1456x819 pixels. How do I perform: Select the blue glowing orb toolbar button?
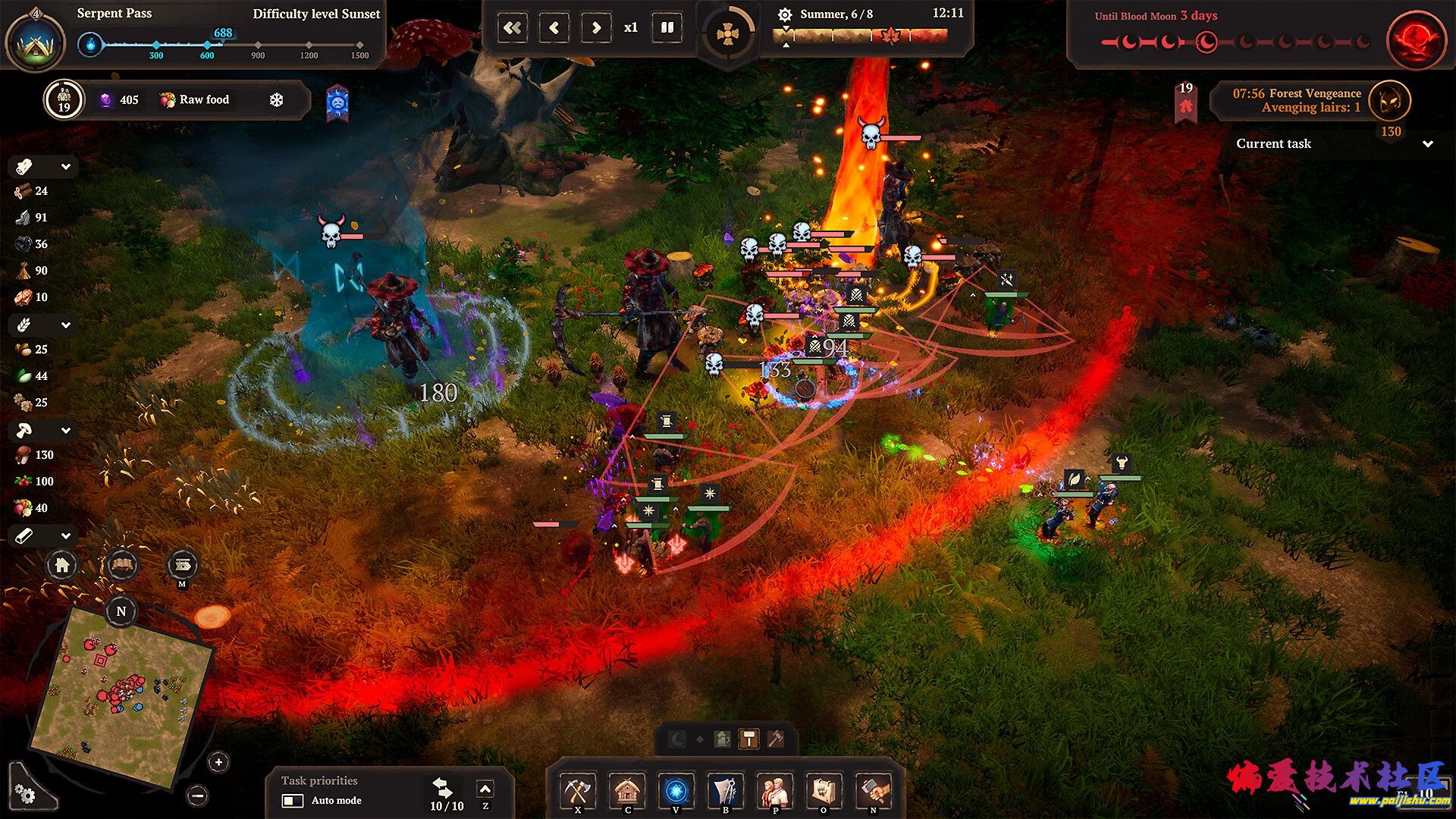(x=676, y=791)
